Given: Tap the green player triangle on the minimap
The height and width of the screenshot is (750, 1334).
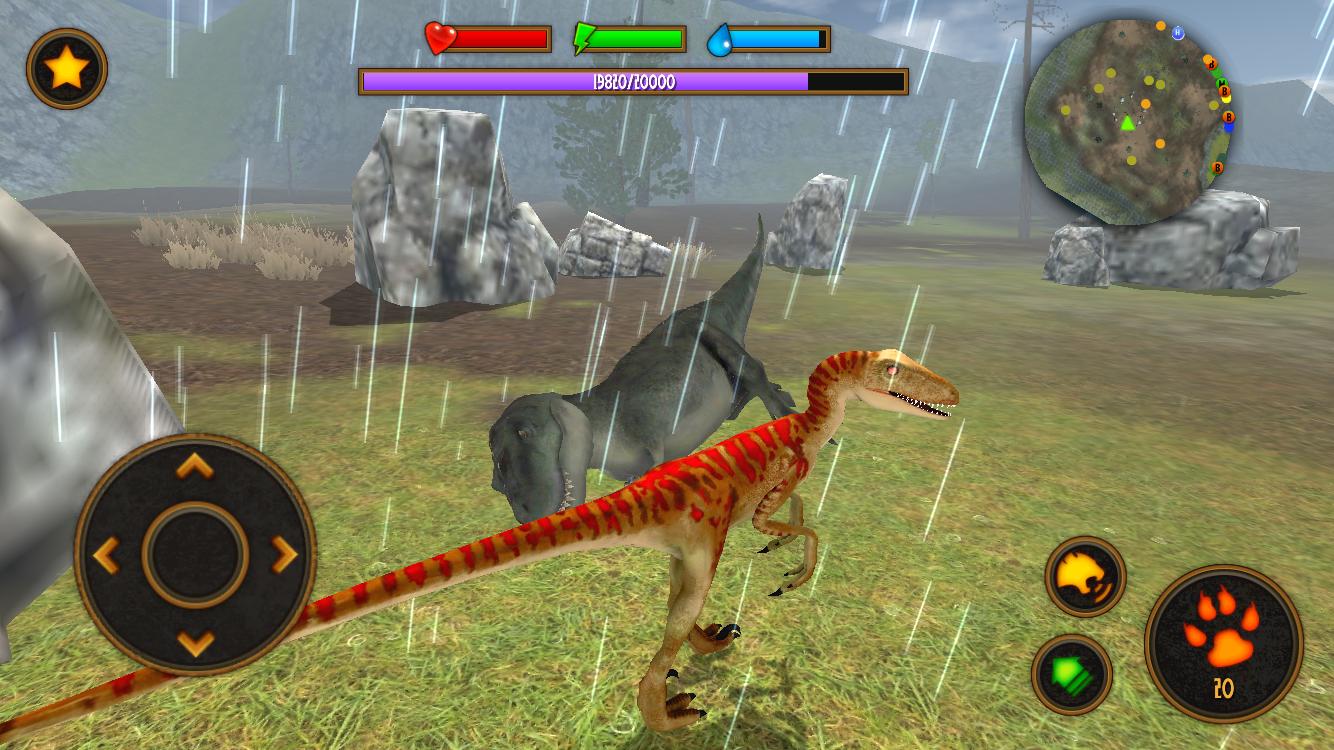Looking at the screenshot, I should pyautogui.click(x=1128, y=123).
